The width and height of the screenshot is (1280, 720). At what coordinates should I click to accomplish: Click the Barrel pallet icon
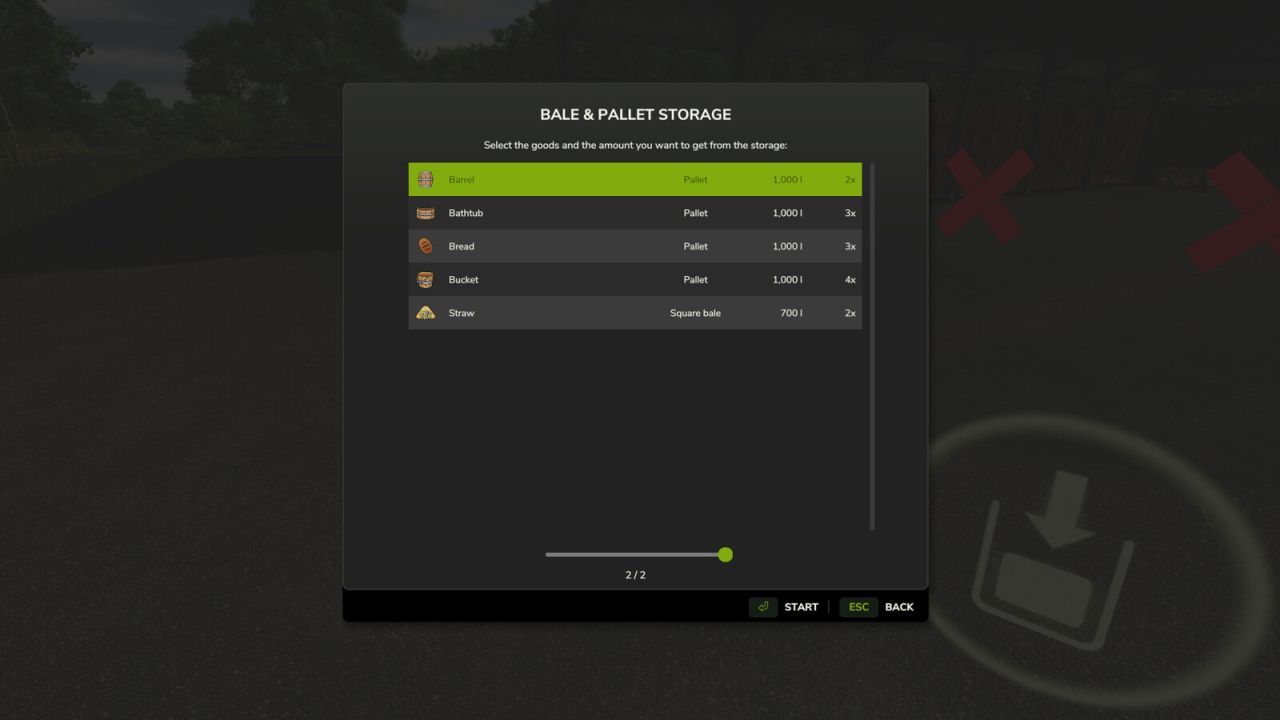click(424, 179)
